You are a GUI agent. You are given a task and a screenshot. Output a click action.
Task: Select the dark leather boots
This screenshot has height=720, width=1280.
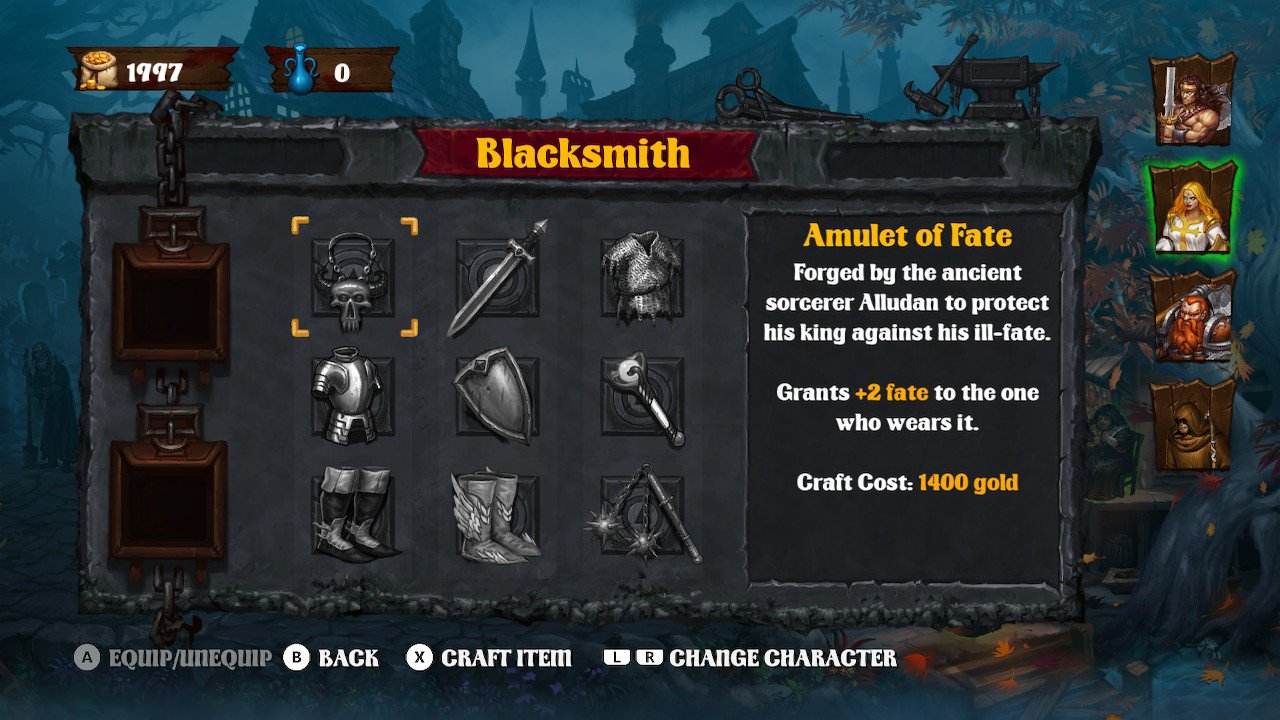point(352,517)
